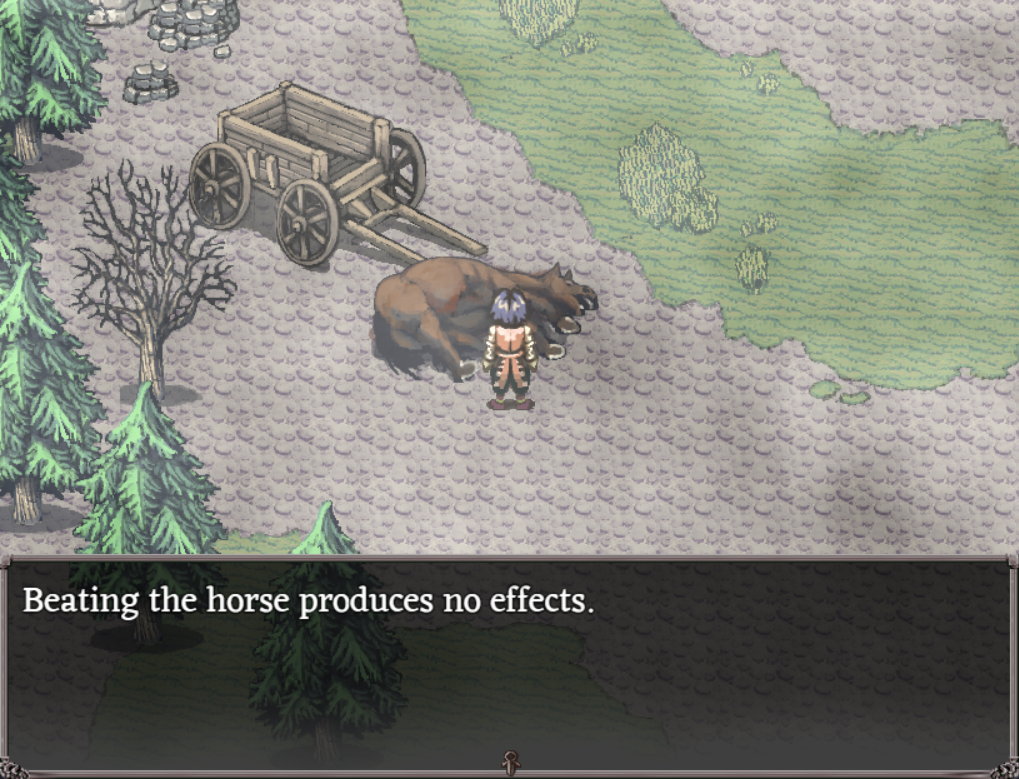The height and width of the screenshot is (779, 1019).
Task: Click the ankh continue indicator in the dialogue box
Action: point(509,762)
